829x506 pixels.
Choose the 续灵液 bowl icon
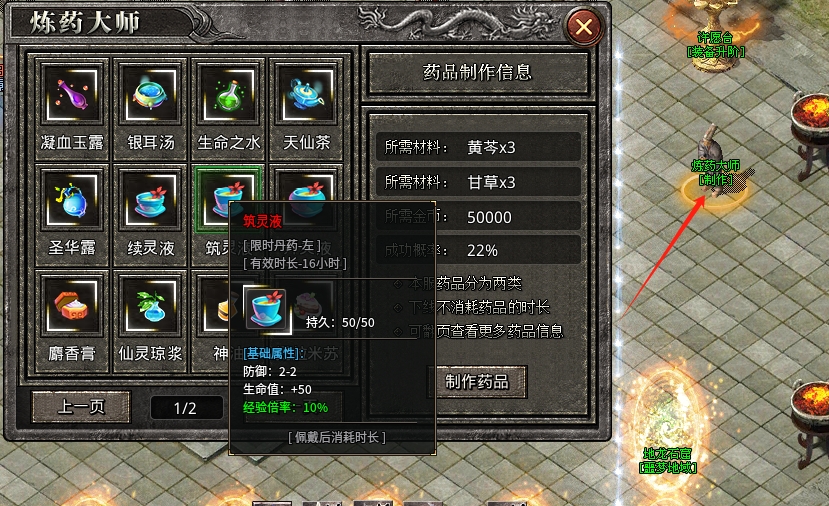click(x=152, y=200)
